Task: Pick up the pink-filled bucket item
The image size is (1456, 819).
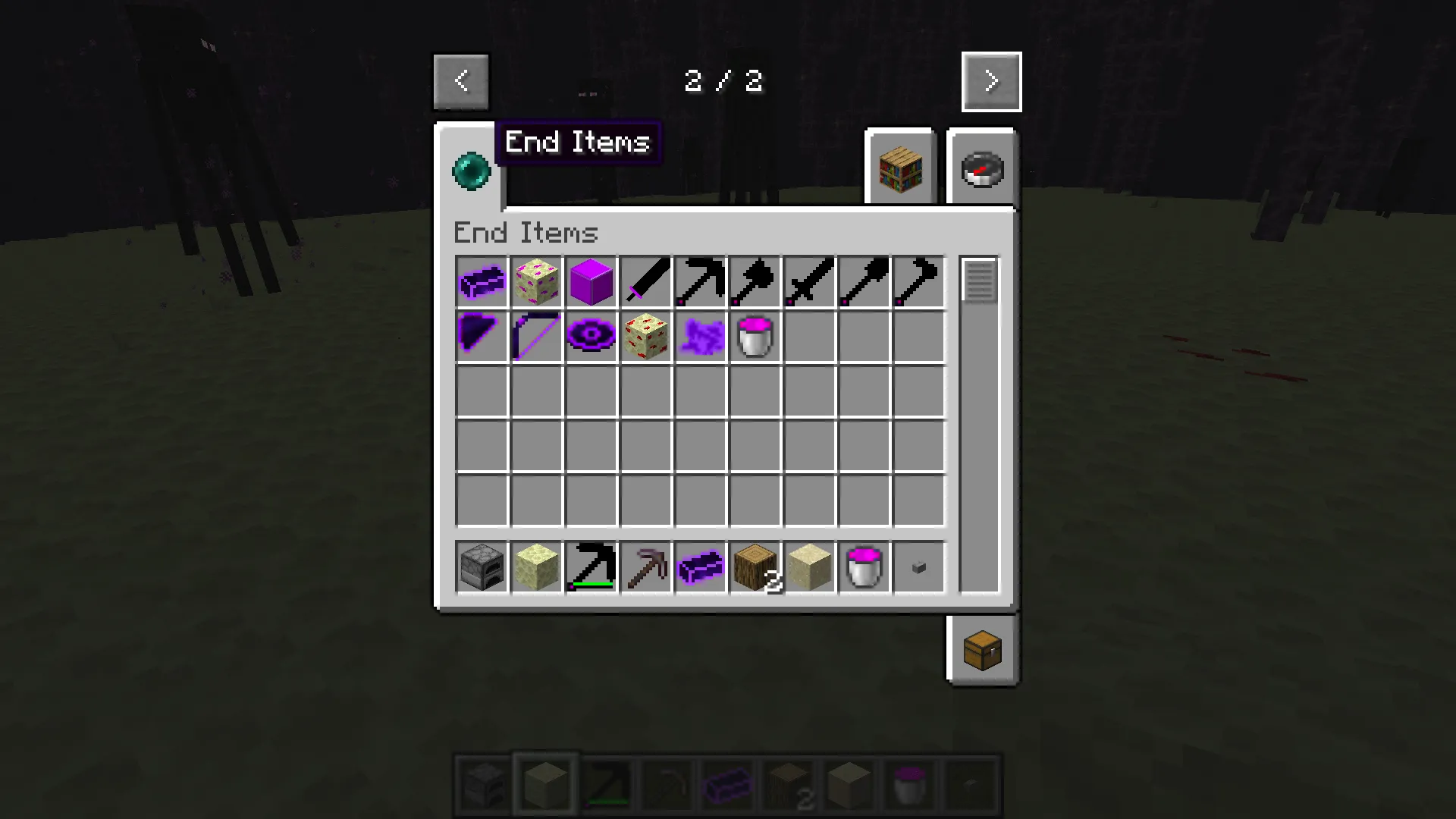Action: [x=754, y=337]
